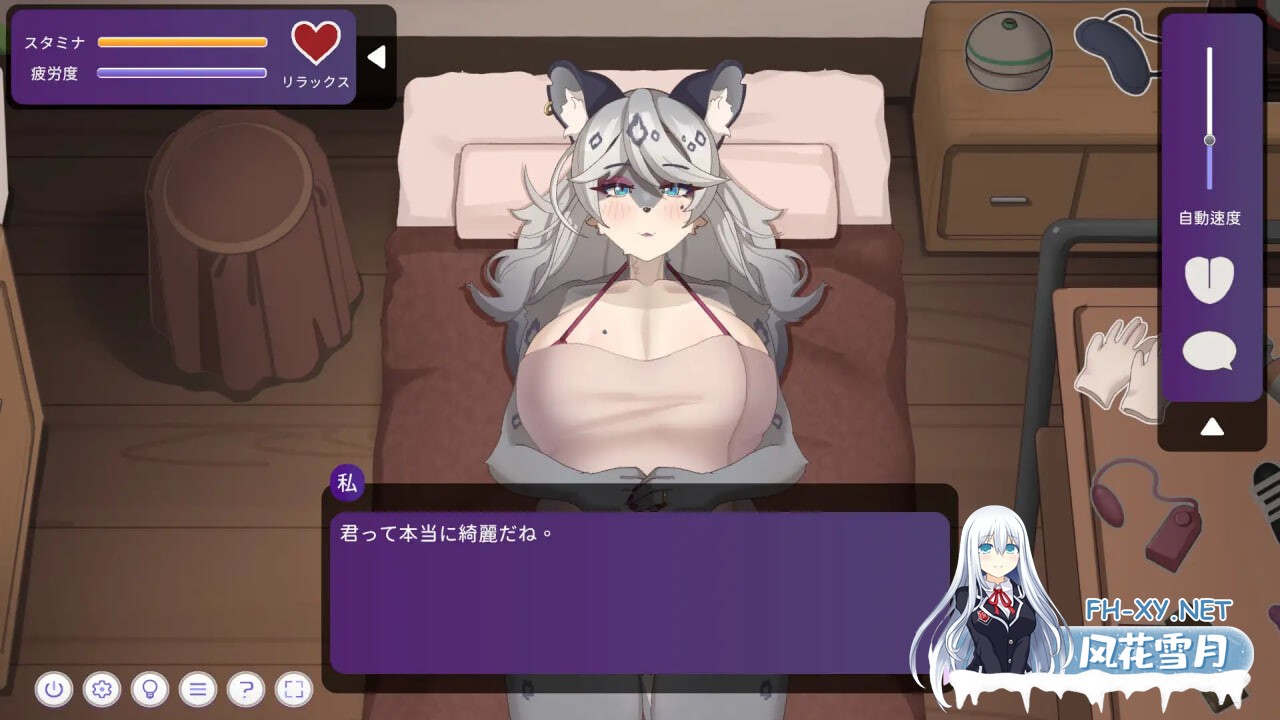1280x720 pixels.
Task: Adjust the 自動速度 speed slider
Action: click(x=1209, y=140)
